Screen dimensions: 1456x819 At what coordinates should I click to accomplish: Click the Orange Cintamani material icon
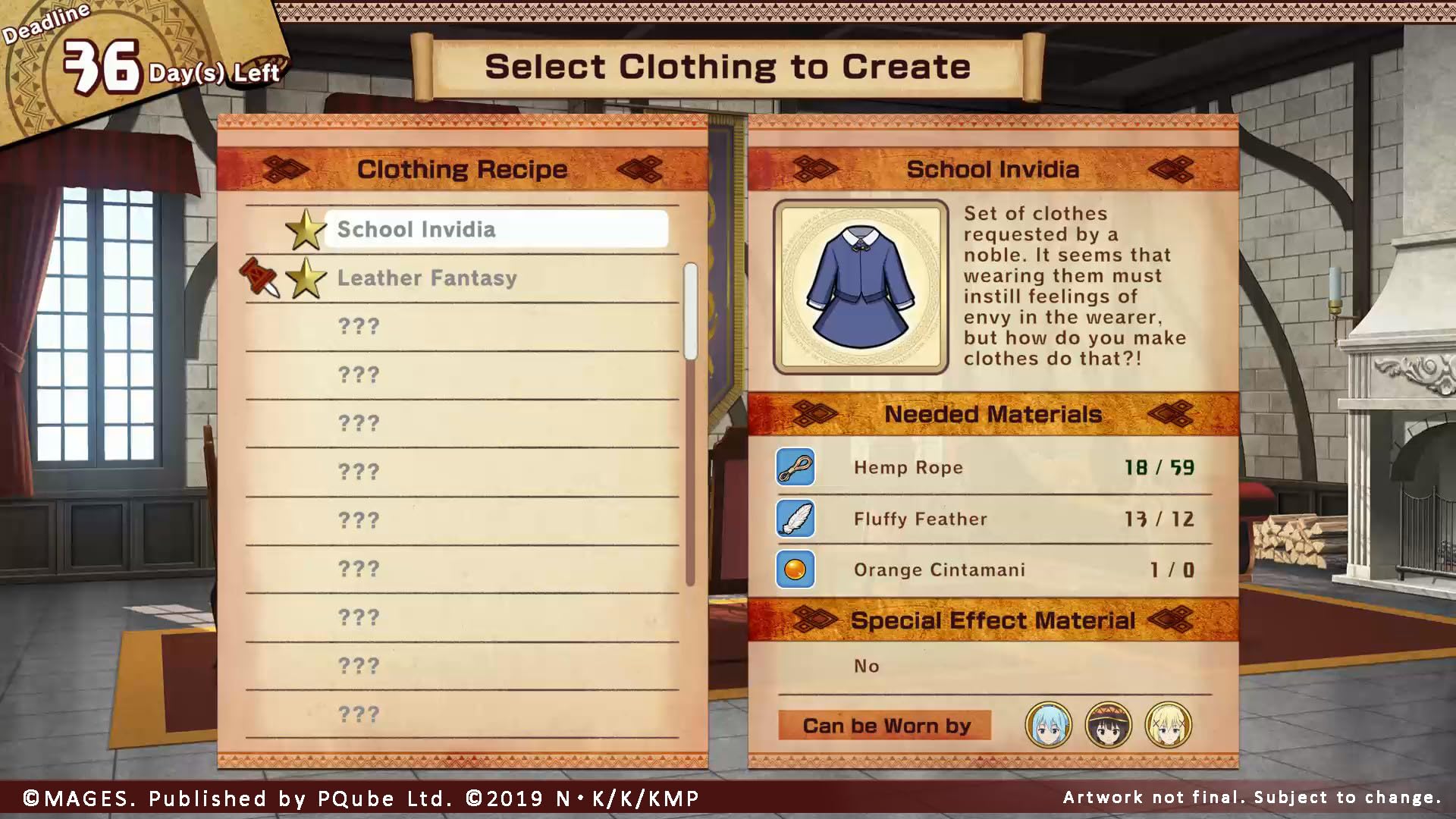(x=795, y=570)
